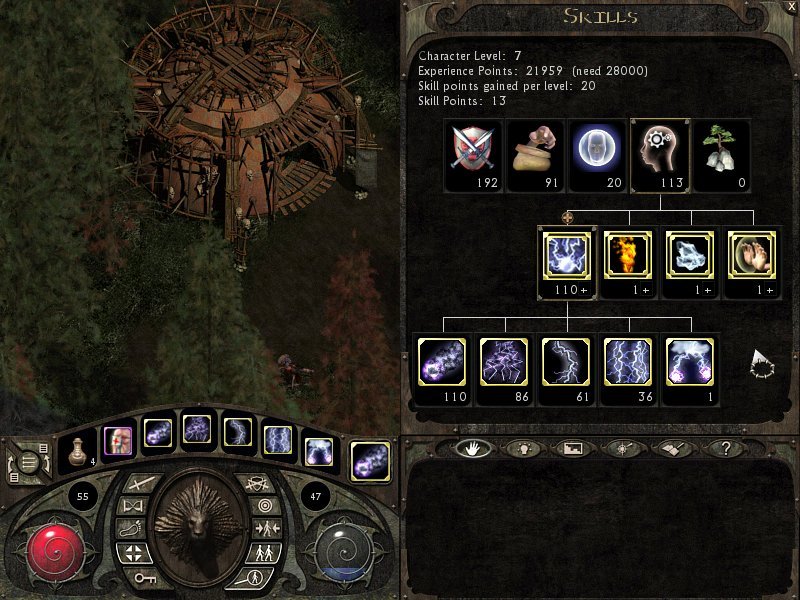Select the purple energy orb spell at 110
Screen dimensions: 800x600
(443, 362)
